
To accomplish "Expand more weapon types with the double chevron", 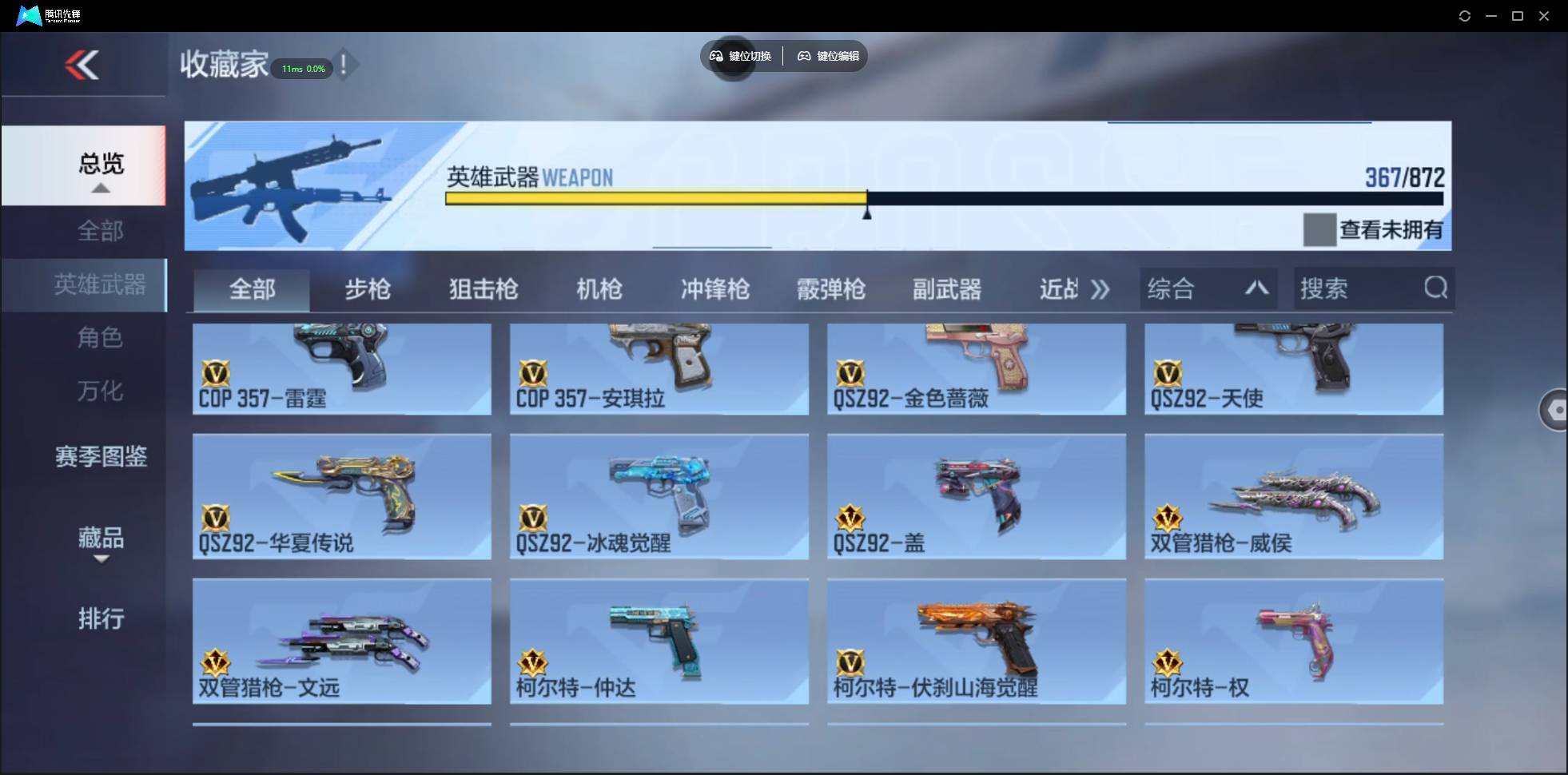I will [x=1100, y=290].
